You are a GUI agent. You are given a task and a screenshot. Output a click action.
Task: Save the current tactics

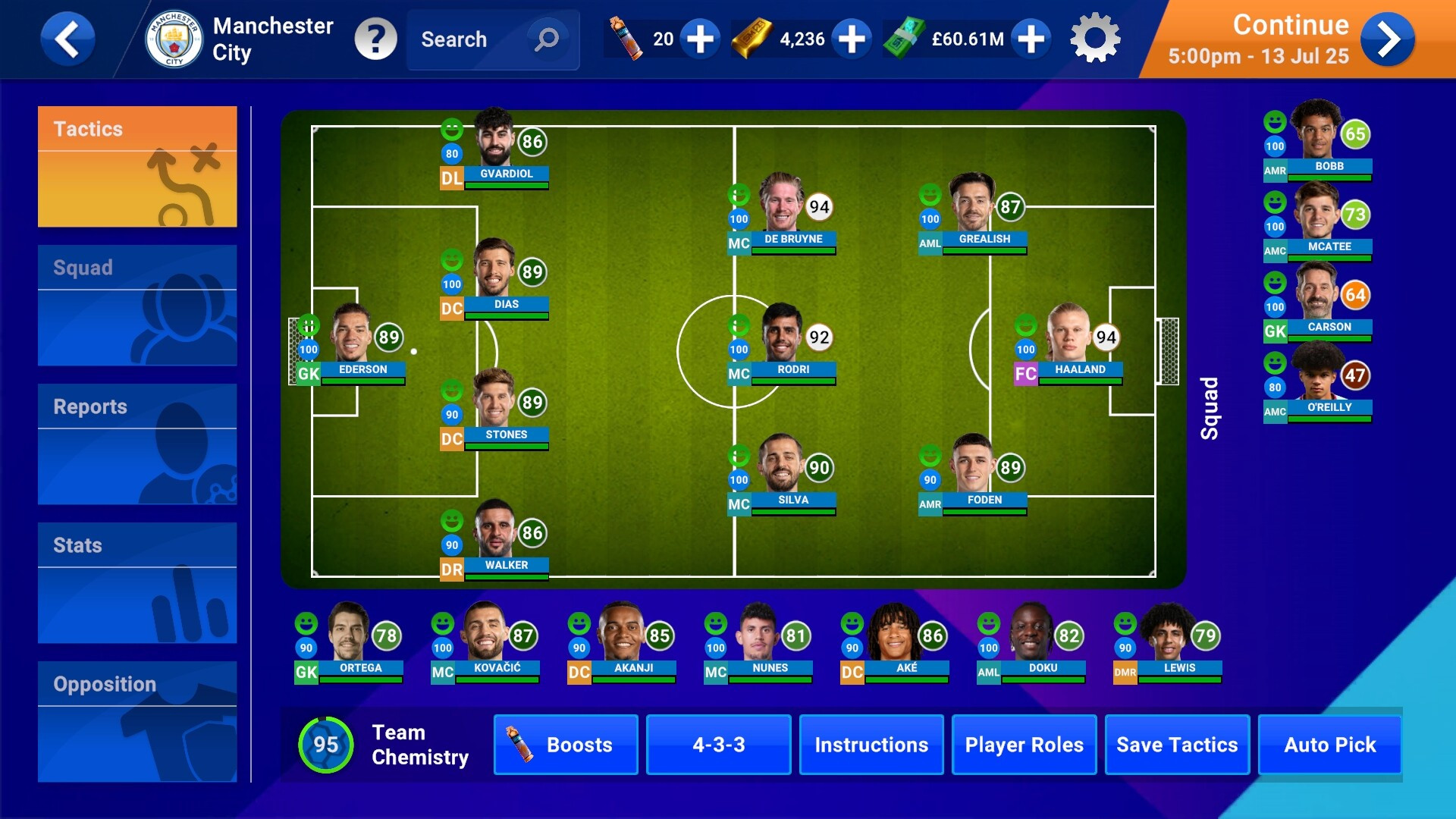click(x=1177, y=745)
